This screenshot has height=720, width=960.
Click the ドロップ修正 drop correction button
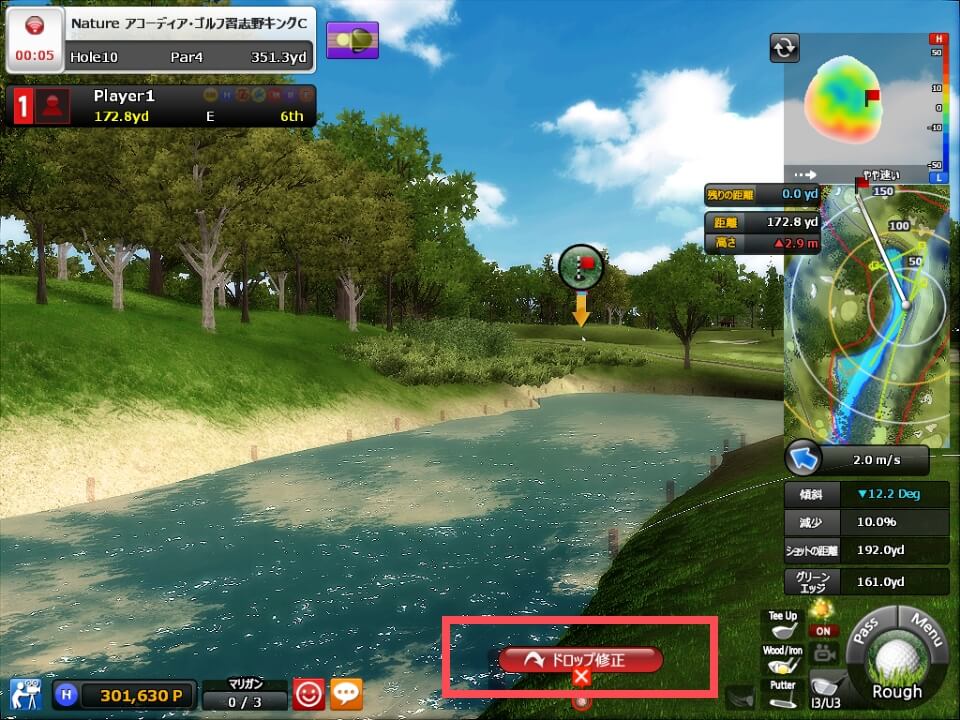[580, 659]
